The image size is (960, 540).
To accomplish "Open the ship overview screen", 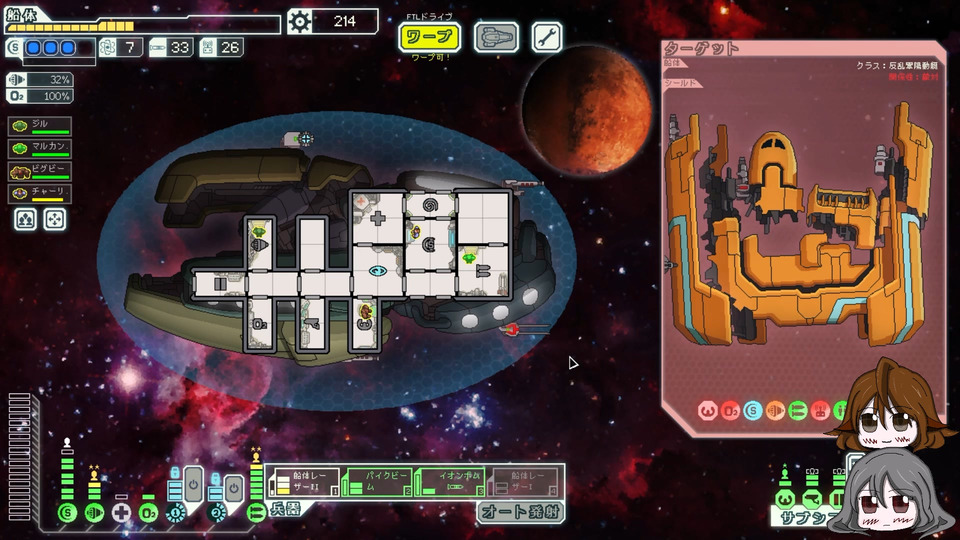I will pos(495,38).
